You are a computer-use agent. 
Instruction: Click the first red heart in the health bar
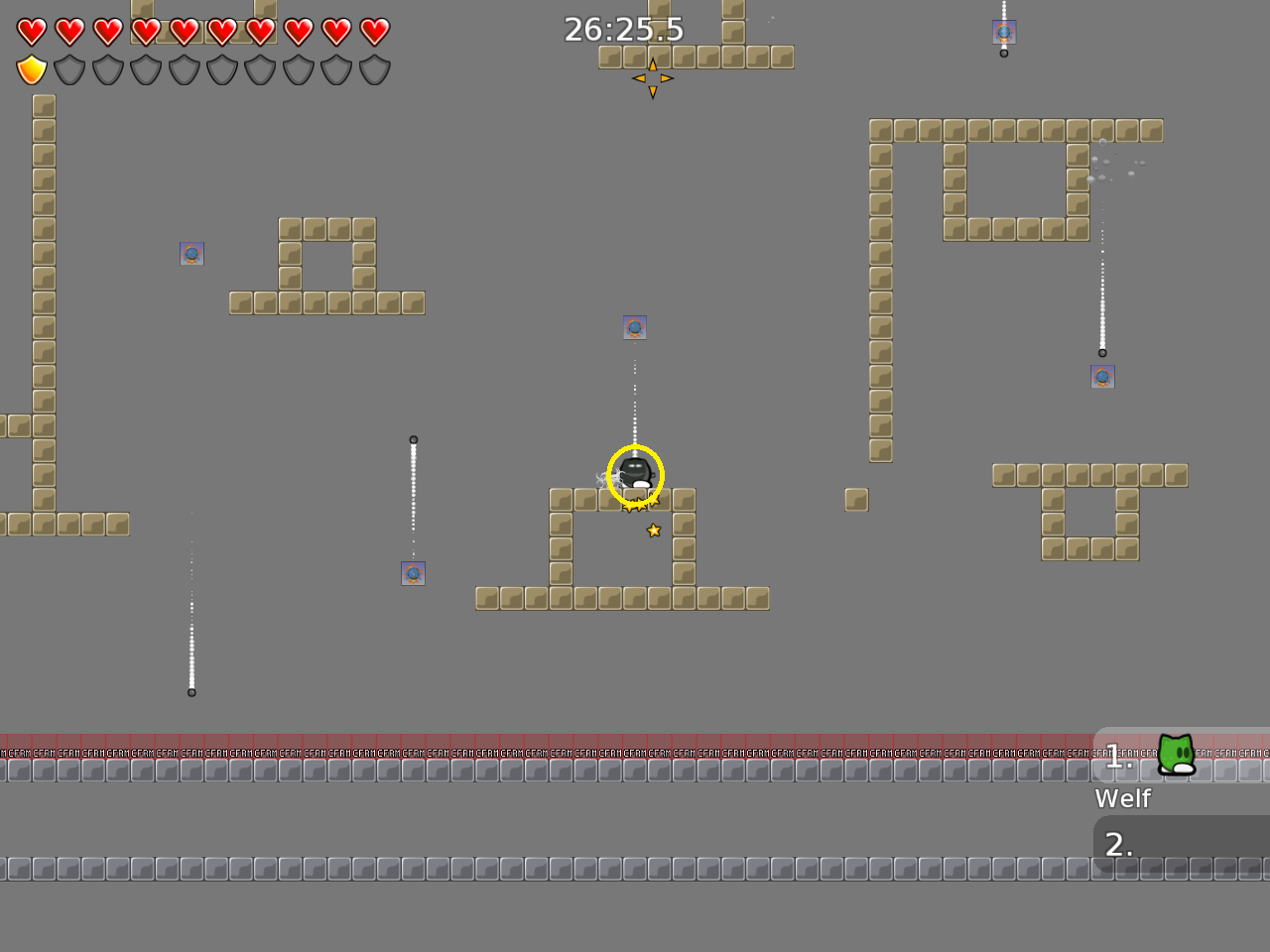pos(31,31)
